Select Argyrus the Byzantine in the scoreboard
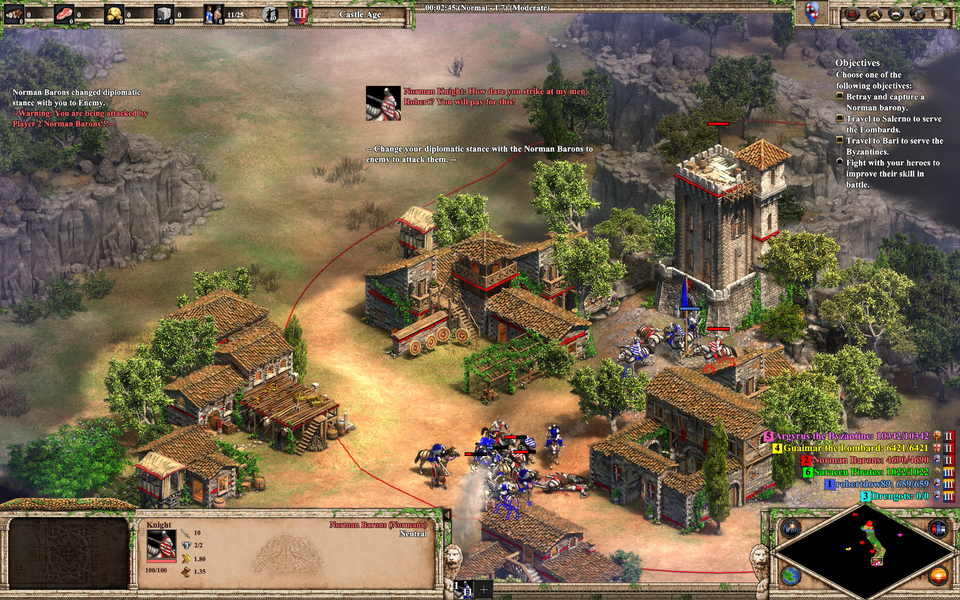 click(x=850, y=436)
